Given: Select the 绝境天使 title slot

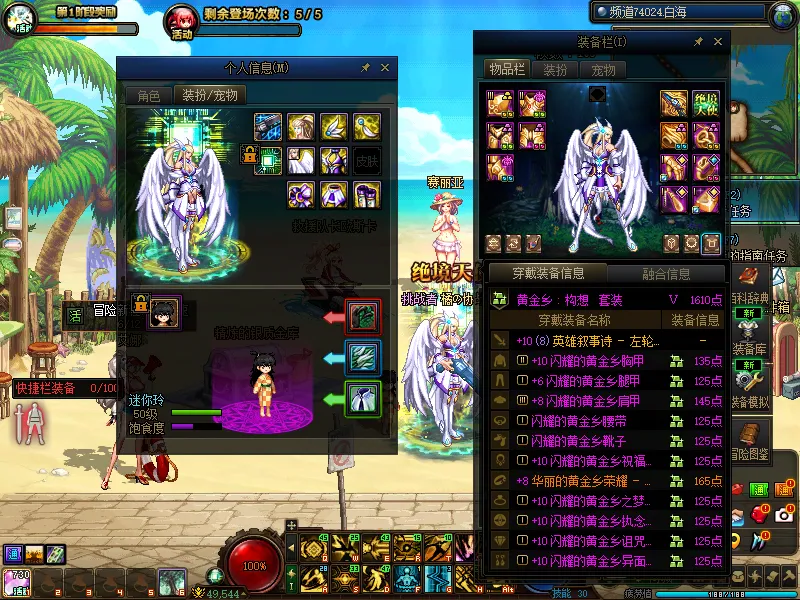Looking at the screenshot, I should tap(707, 103).
